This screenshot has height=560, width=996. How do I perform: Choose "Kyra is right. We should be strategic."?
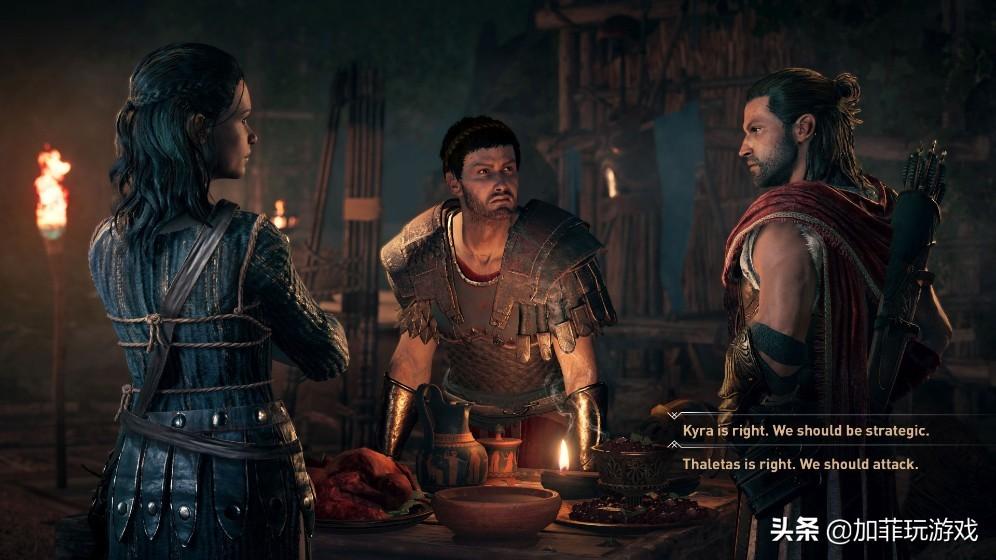(805, 431)
